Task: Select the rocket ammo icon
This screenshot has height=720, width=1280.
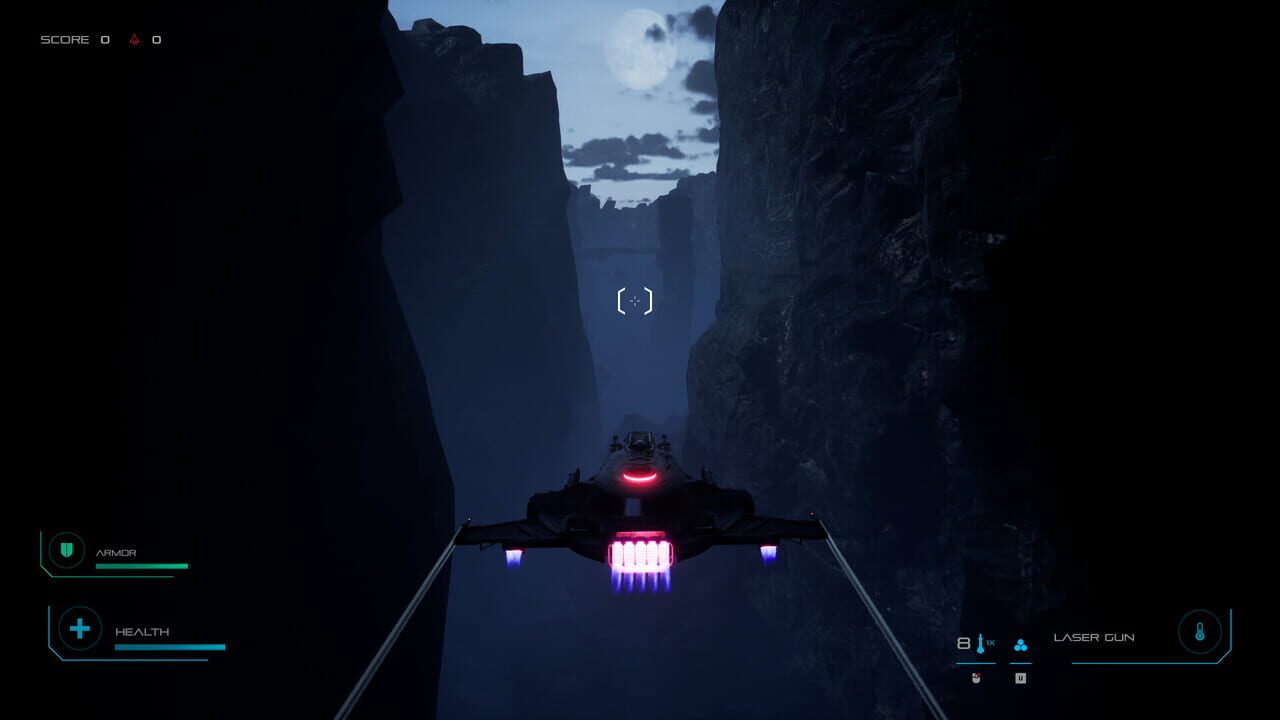Action: [981, 643]
